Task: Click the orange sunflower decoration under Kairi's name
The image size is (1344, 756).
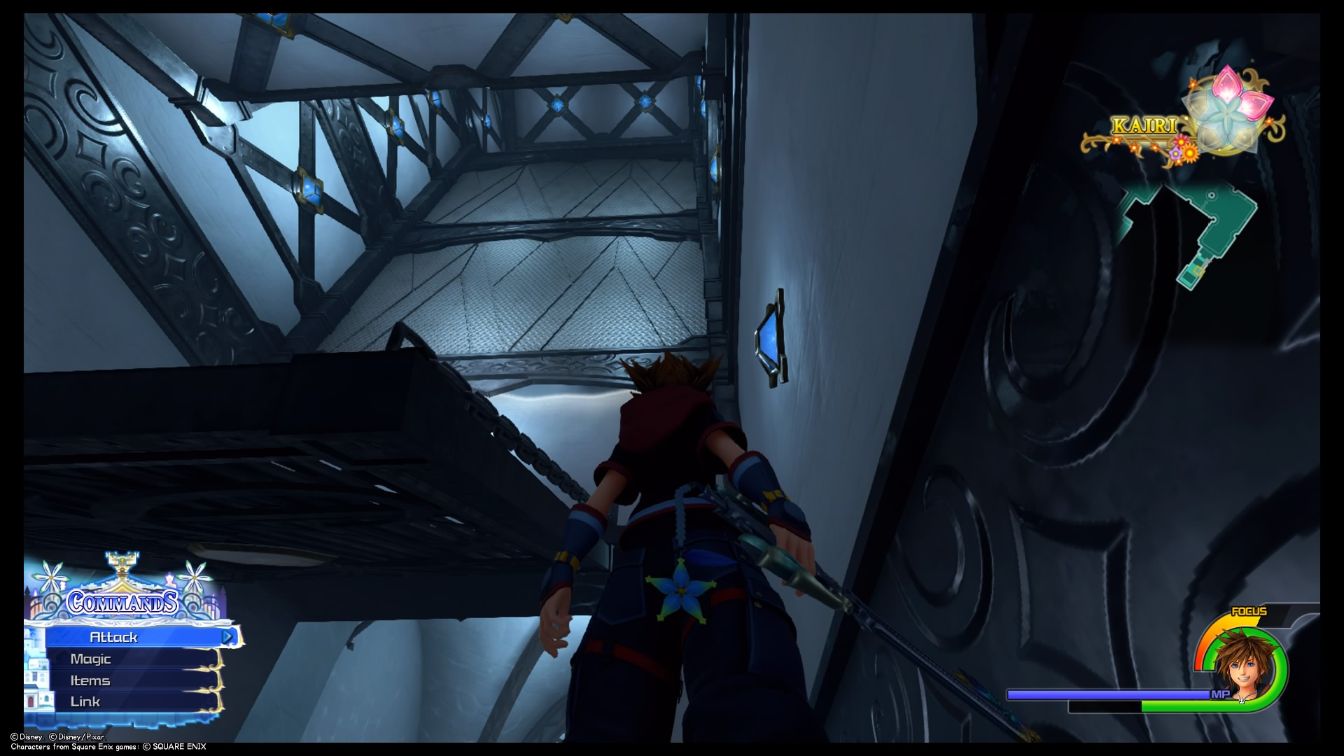Action: [1190, 153]
